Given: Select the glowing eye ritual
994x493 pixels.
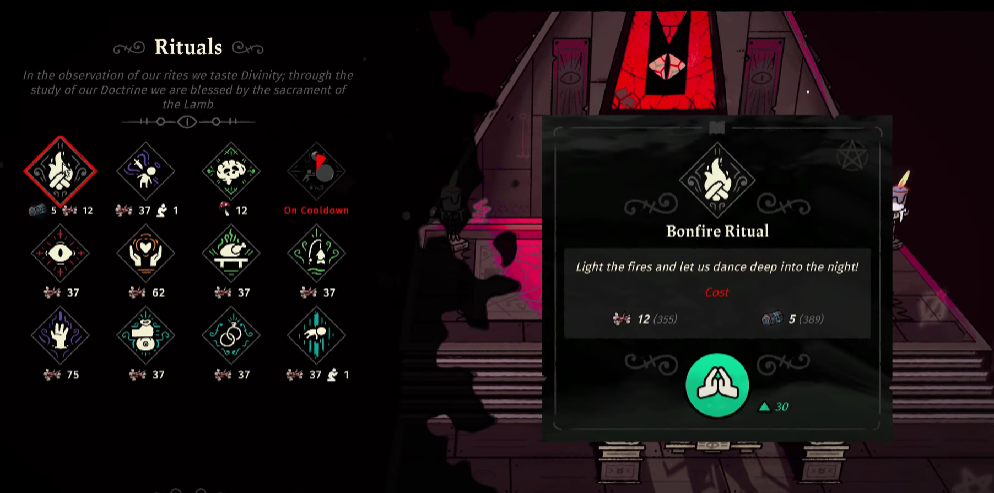Looking at the screenshot, I should point(60,254).
